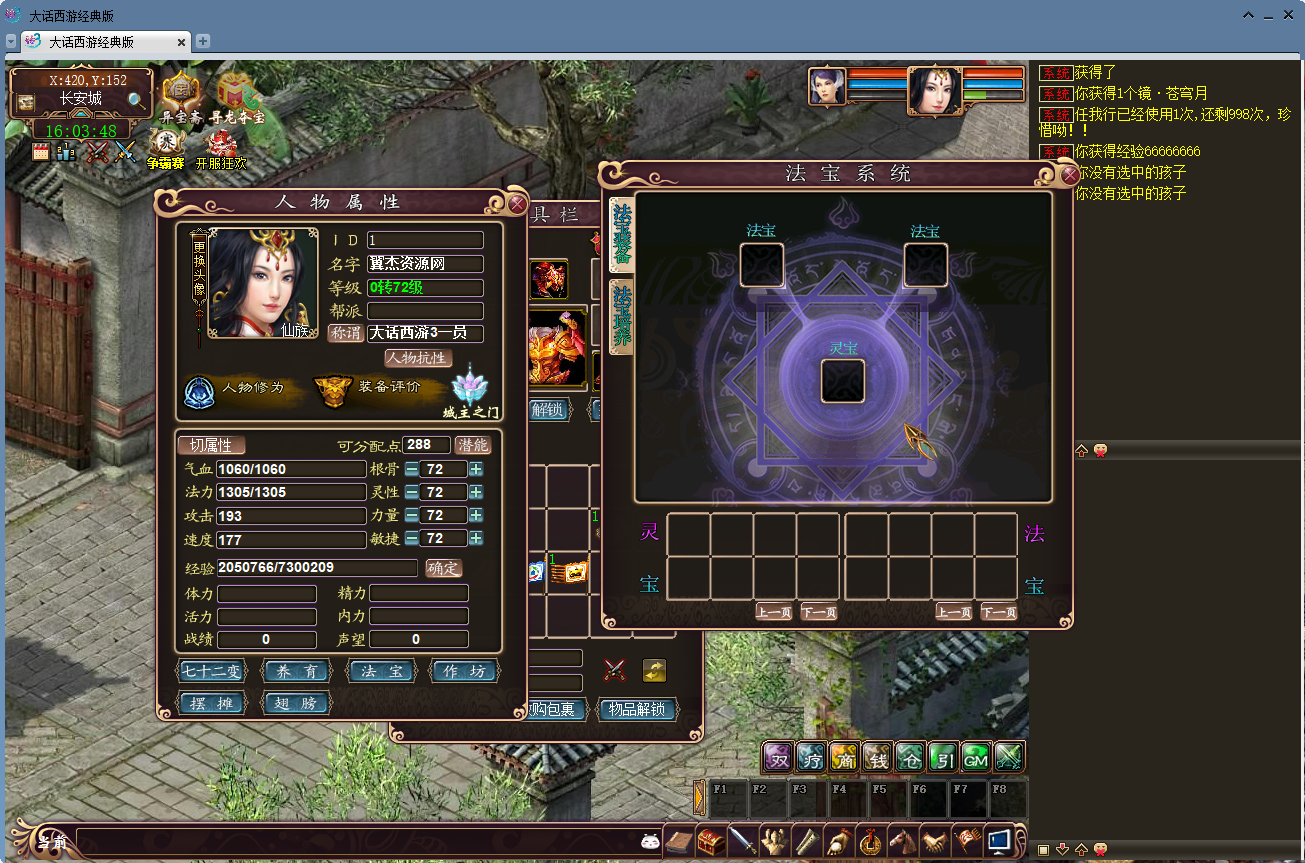Open the 翅膀 wings panel

click(x=297, y=704)
